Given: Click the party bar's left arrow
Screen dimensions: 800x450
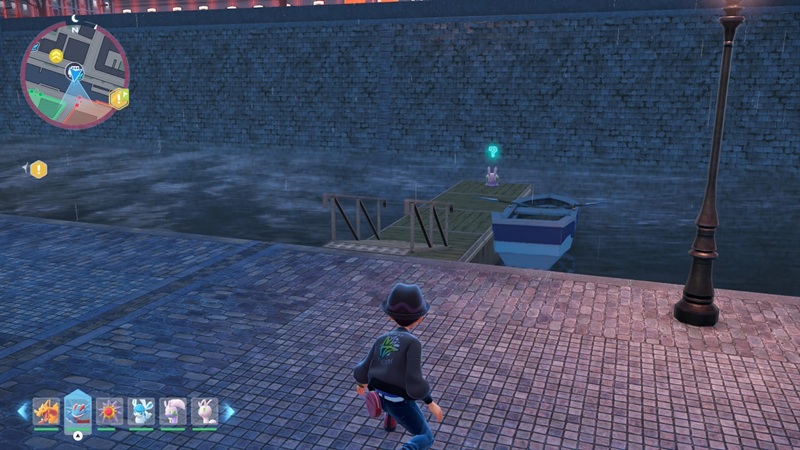Looking at the screenshot, I should tap(22, 411).
